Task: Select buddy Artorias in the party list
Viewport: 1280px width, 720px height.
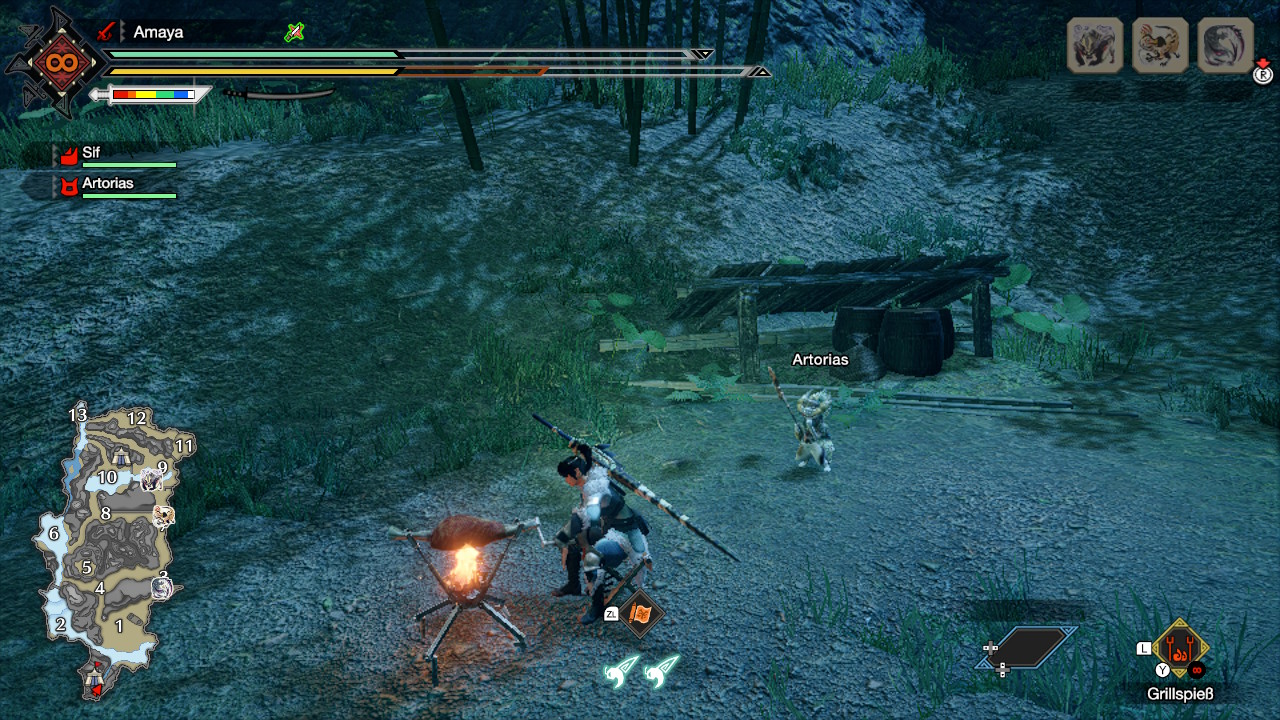Action: [107, 184]
